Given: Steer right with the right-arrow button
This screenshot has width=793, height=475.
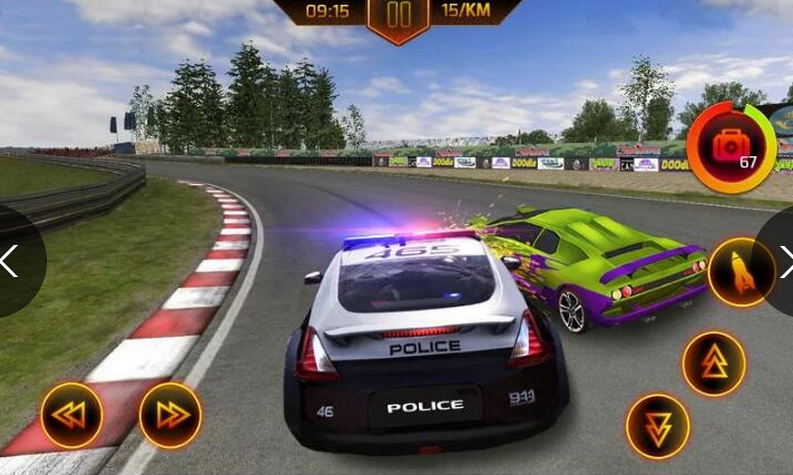Looking at the screenshot, I should pos(170,415).
